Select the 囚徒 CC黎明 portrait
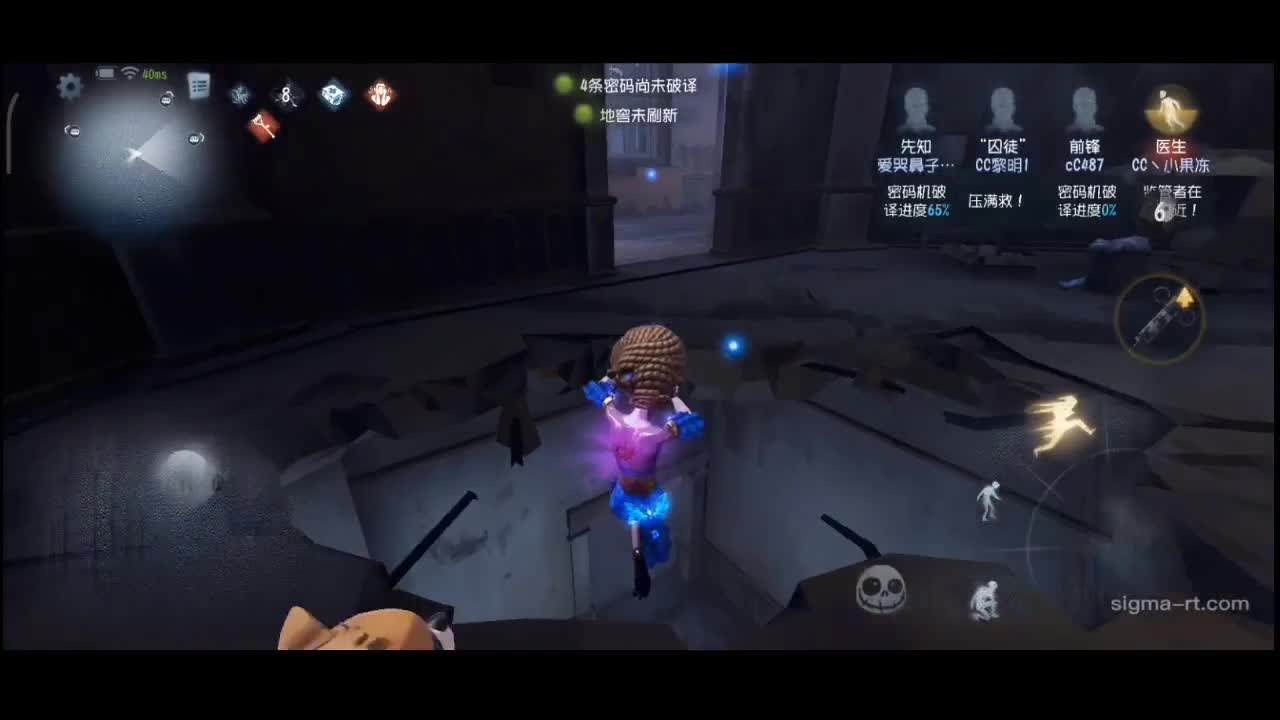 click(1002, 110)
